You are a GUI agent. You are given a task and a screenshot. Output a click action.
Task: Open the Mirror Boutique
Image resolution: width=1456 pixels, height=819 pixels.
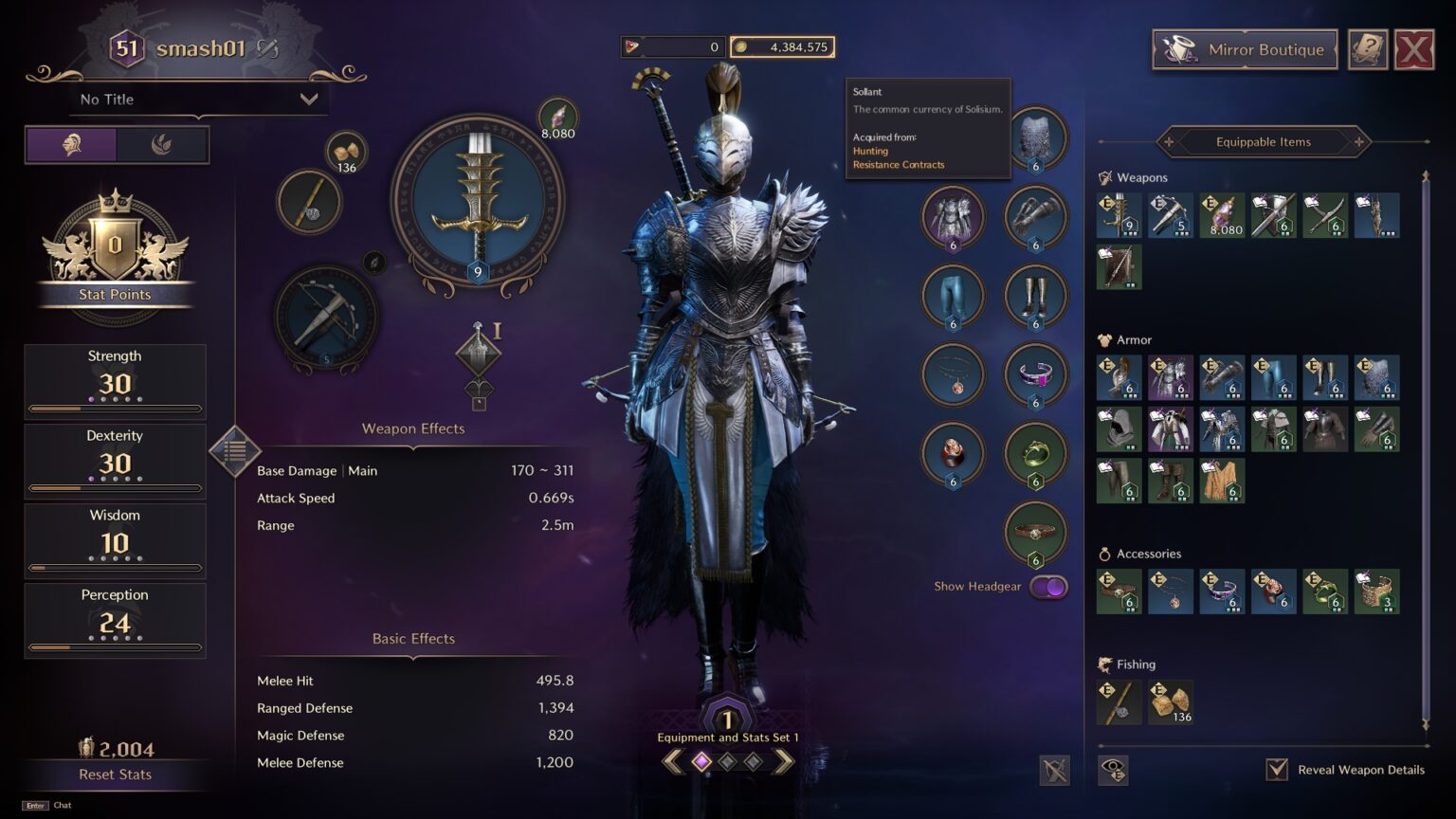click(1245, 50)
